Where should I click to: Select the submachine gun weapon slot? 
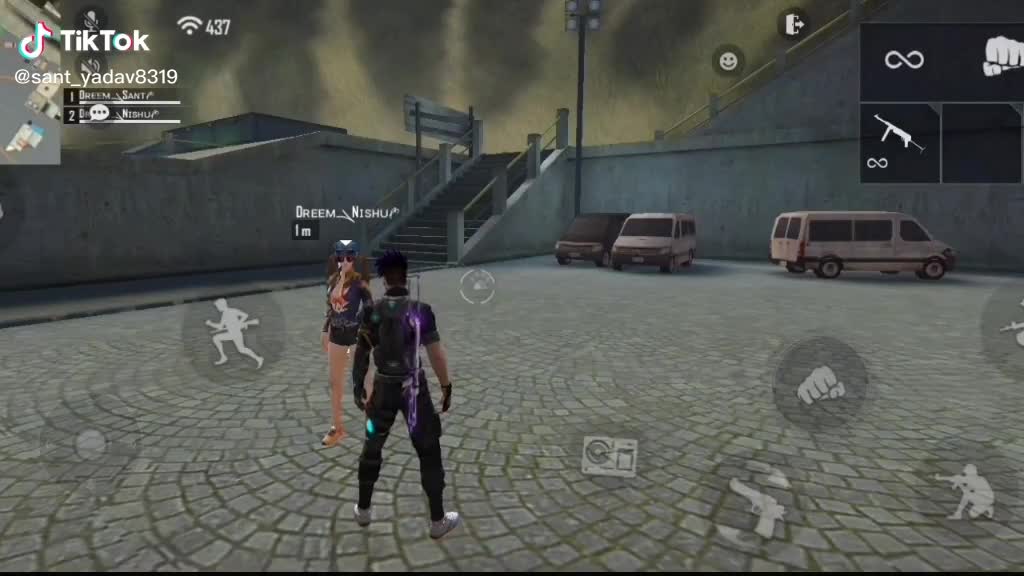click(x=899, y=143)
